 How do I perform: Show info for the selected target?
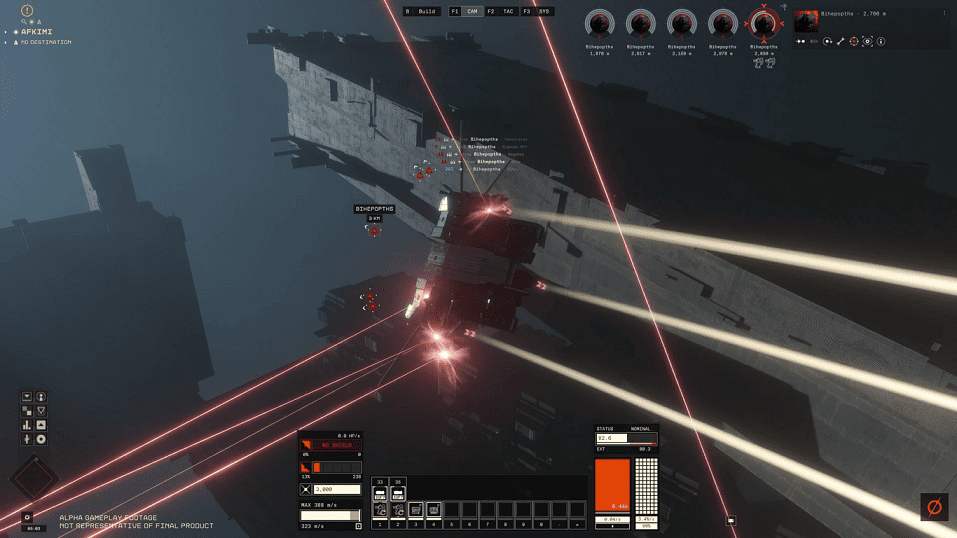point(881,42)
